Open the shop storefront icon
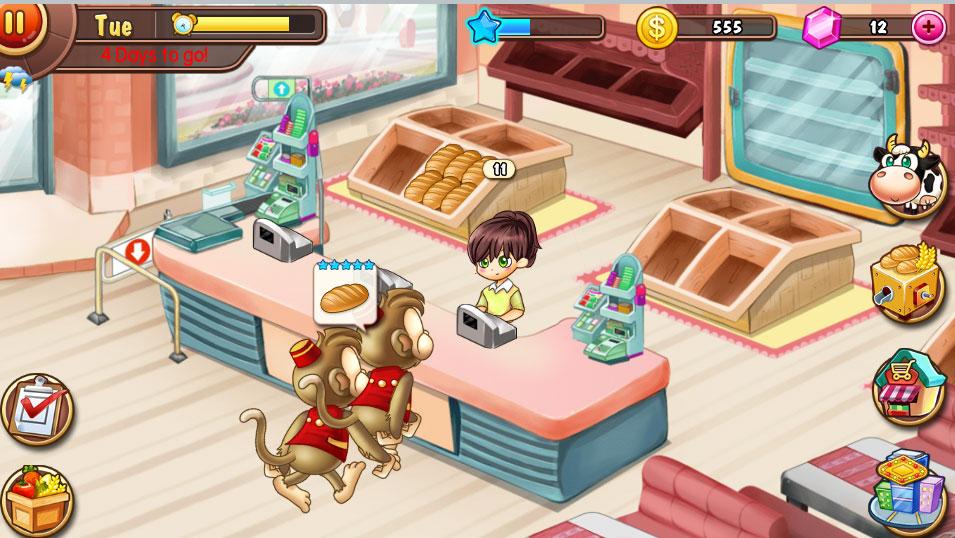955x538 pixels. tap(908, 387)
